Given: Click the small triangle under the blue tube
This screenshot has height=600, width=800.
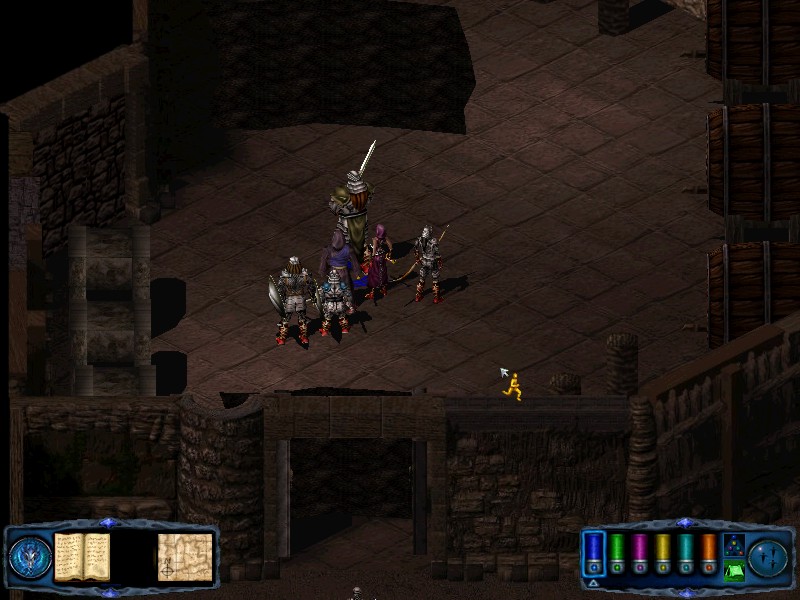Looking at the screenshot, I should [594, 583].
